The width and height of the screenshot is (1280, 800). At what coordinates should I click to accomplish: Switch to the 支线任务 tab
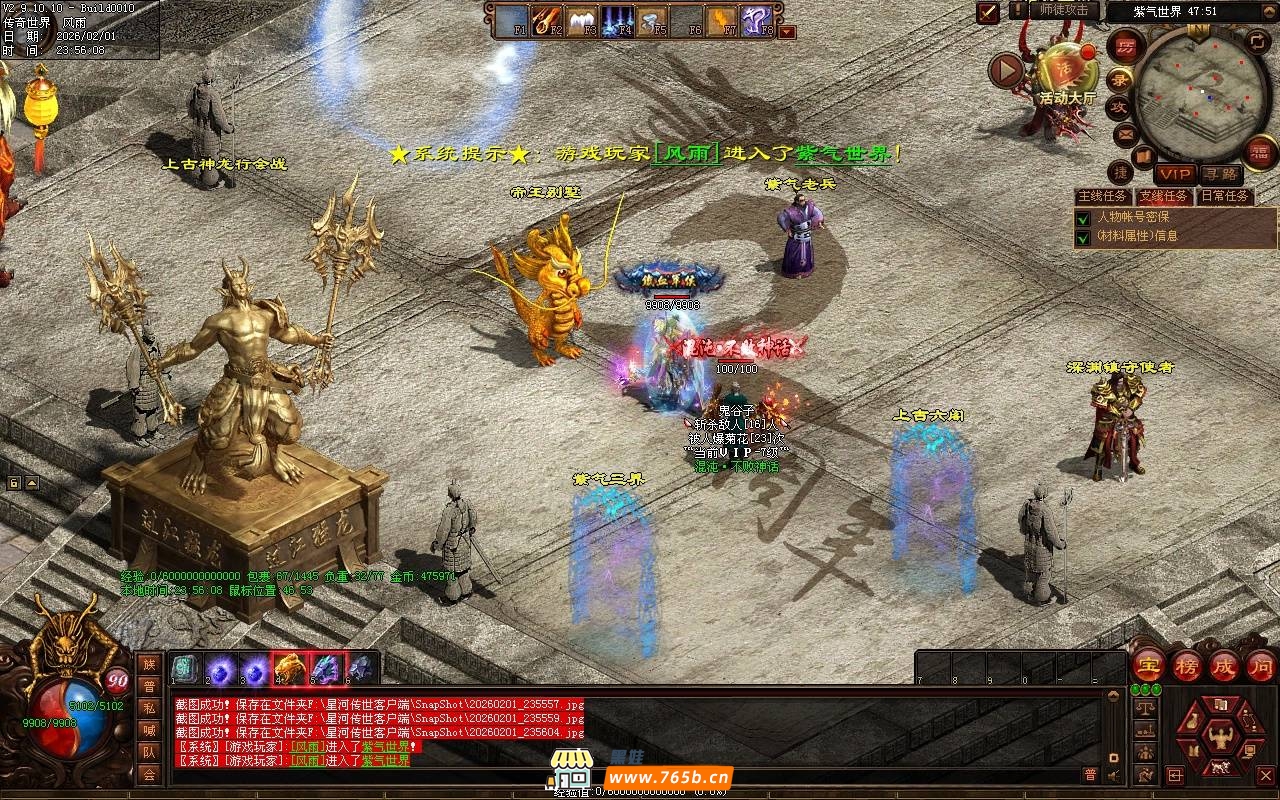1165,196
